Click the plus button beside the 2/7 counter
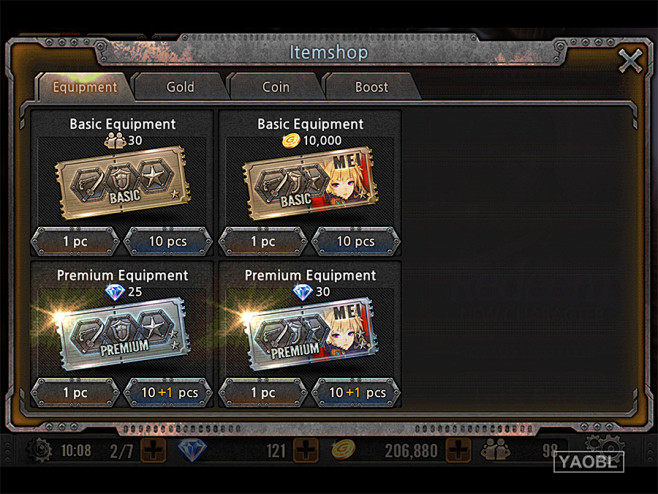This screenshot has height=494, width=658. click(x=152, y=451)
